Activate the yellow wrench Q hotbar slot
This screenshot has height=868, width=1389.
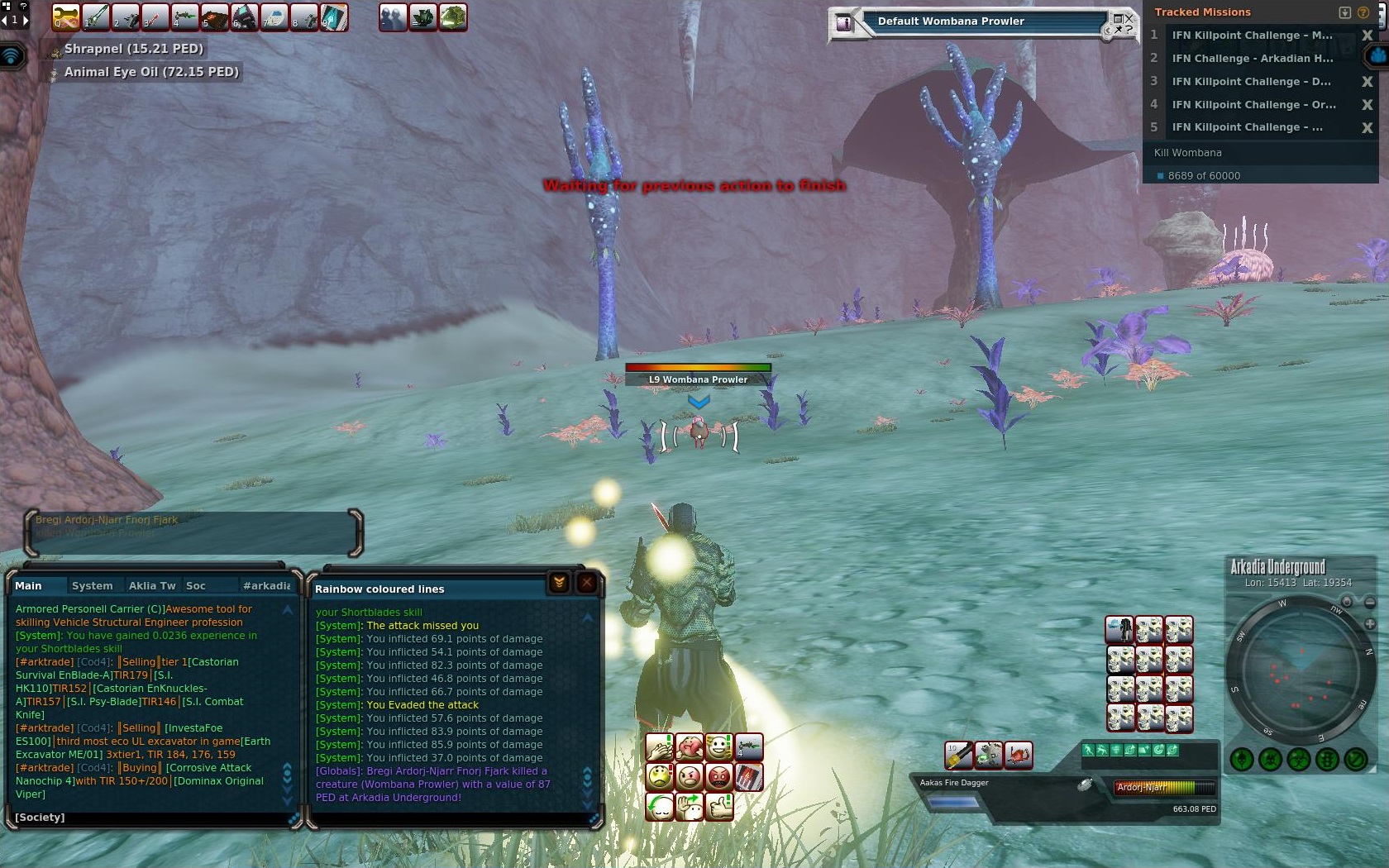[65, 17]
